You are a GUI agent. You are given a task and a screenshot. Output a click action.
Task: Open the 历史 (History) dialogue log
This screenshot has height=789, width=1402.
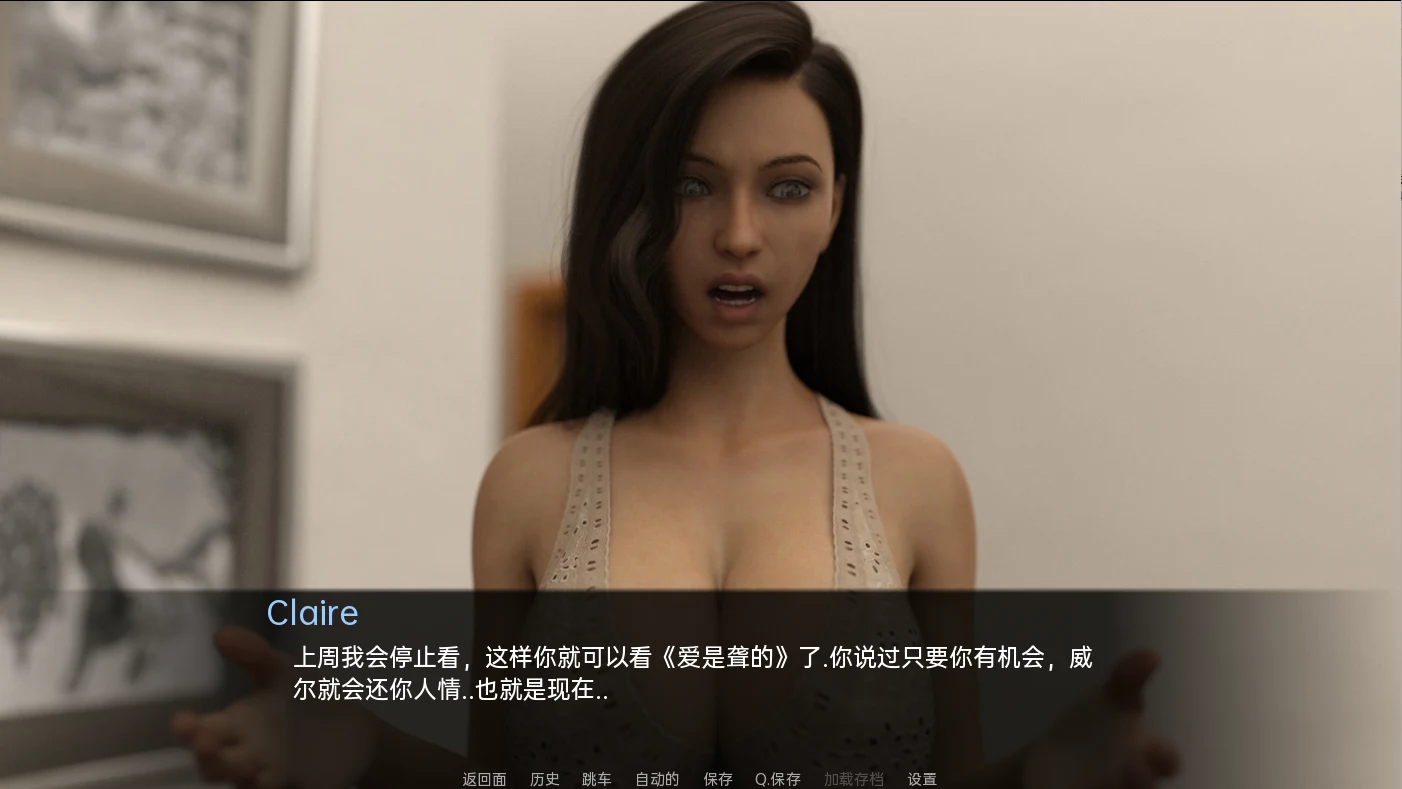(x=545, y=778)
